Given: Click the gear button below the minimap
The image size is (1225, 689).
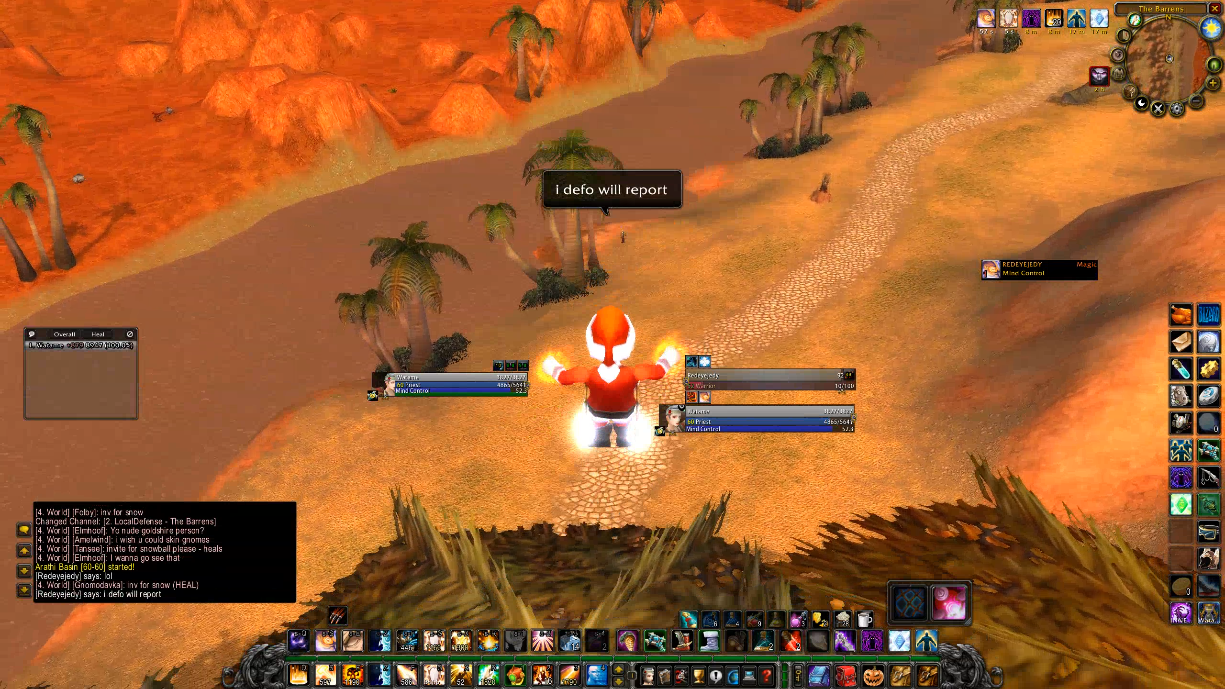Looking at the screenshot, I should point(1178,107).
